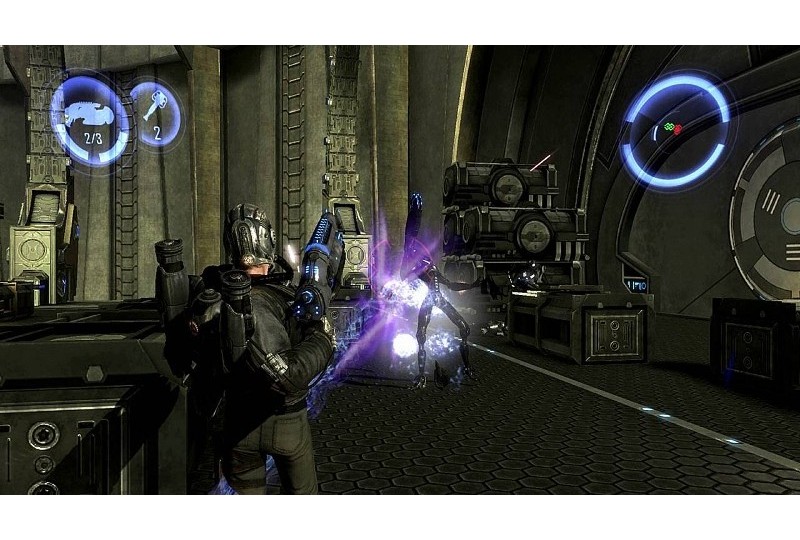Click the red enemy blip on radar
This screenshot has width=800, height=540.
pyautogui.click(x=679, y=129)
